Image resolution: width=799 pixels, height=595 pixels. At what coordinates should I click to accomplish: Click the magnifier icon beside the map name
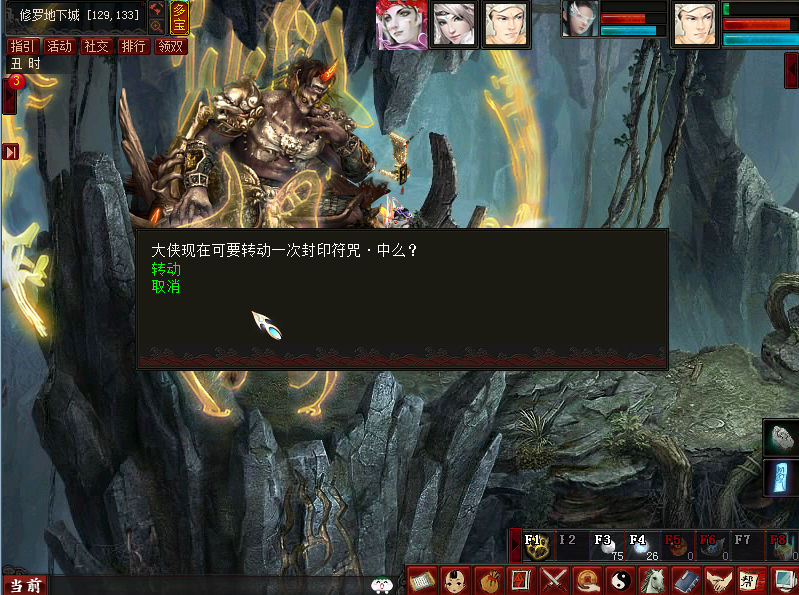(x=157, y=26)
